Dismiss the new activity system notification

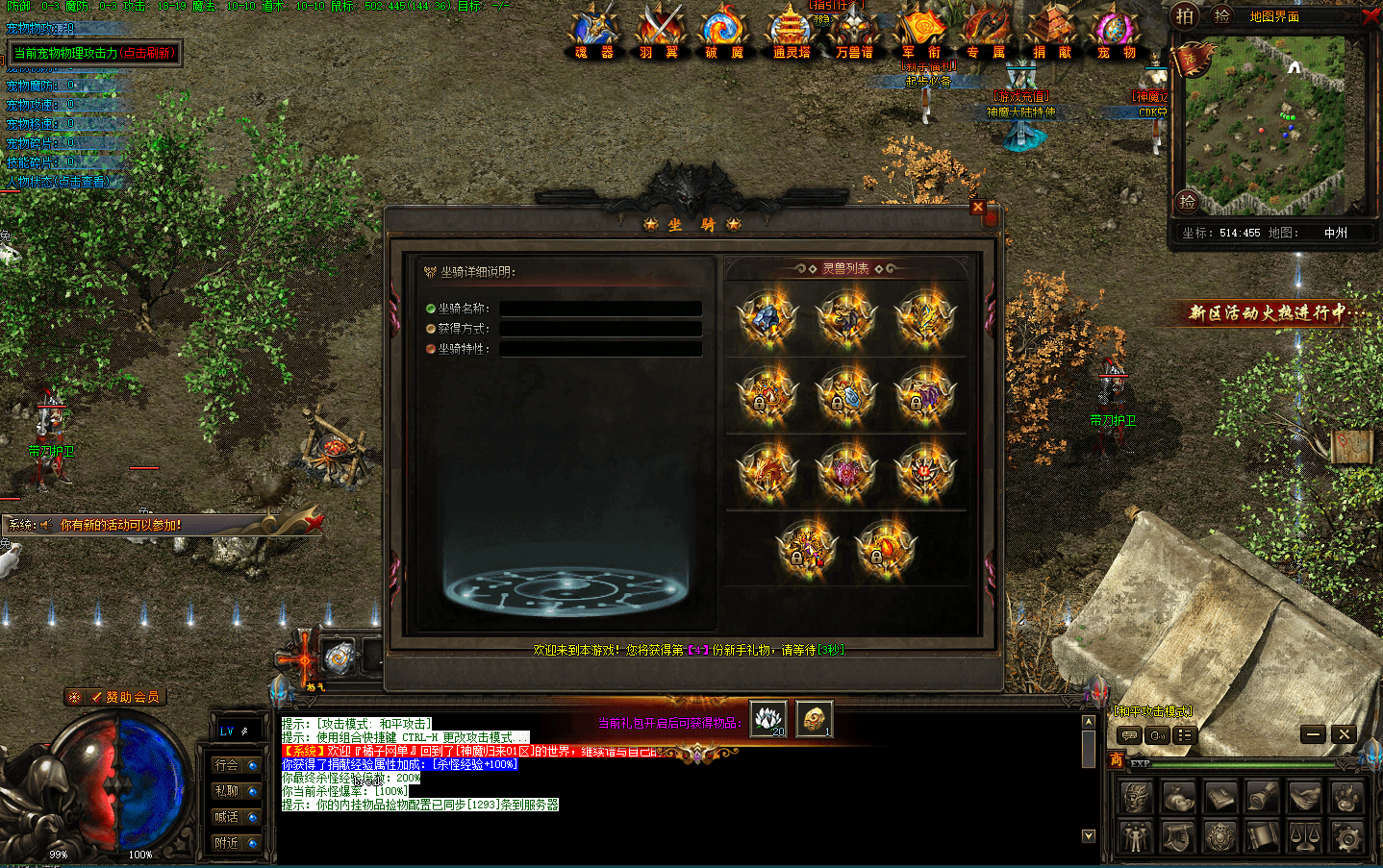(x=314, y=523)
